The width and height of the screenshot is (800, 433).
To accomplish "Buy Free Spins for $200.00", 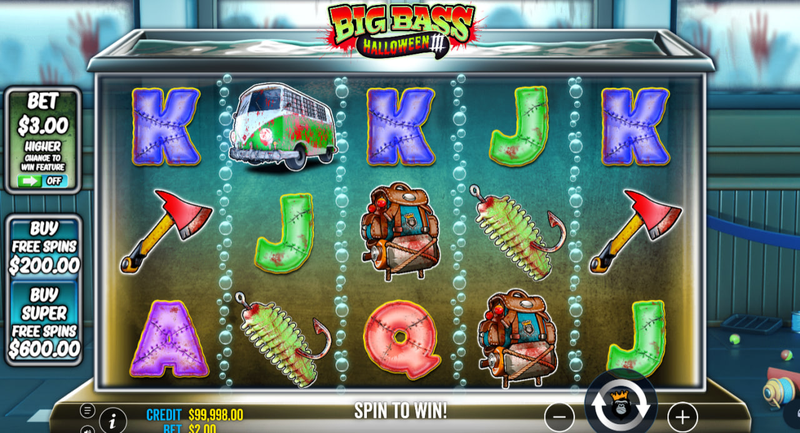I will point(44,247).
